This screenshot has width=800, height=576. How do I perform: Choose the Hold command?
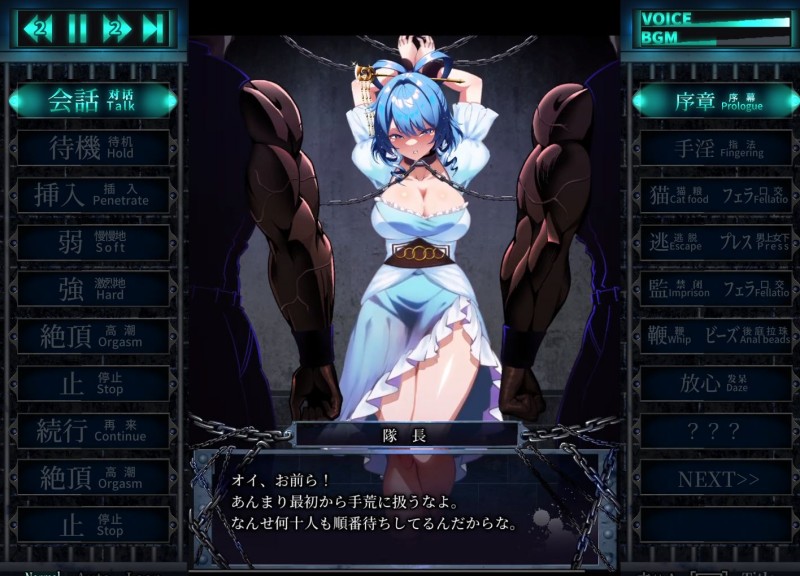pyautogui.click(x=95, y=148)
